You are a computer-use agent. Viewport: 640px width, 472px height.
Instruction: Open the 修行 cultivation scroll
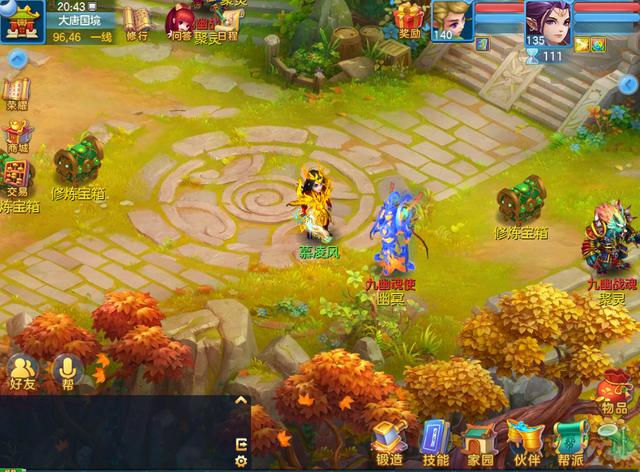coord(136,21)
